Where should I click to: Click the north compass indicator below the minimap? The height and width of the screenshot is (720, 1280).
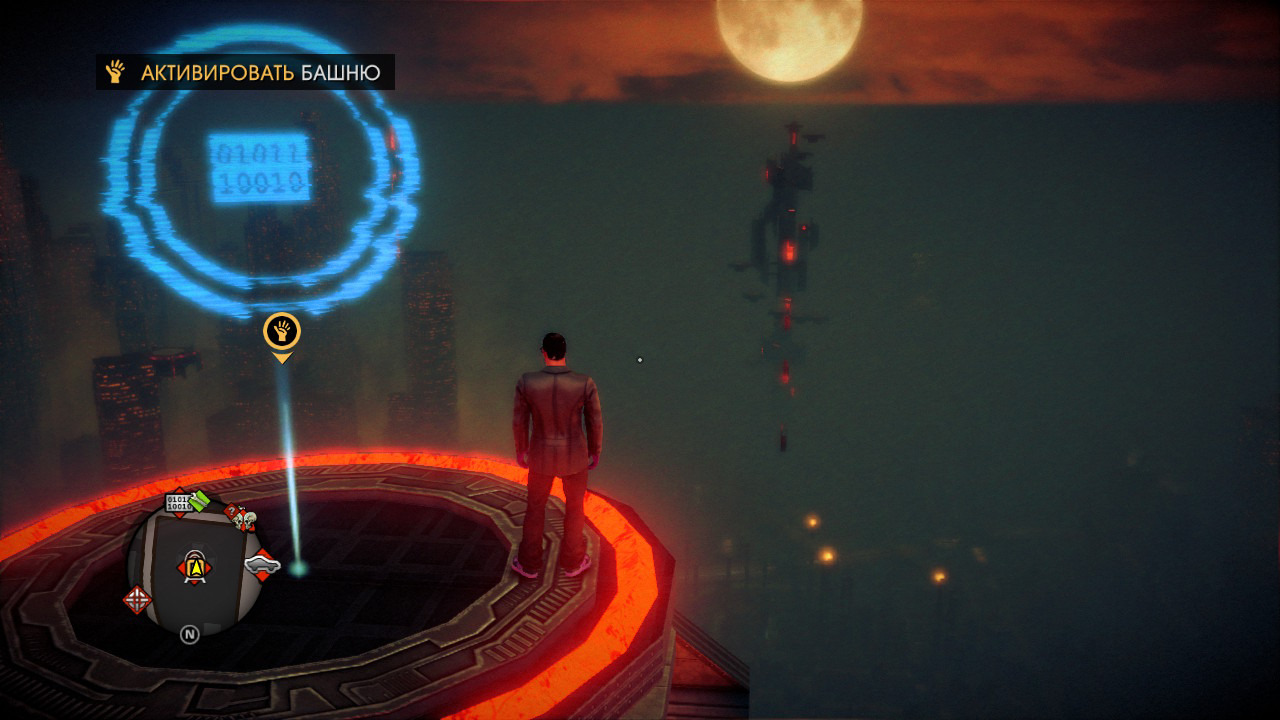tap(189, 633)
